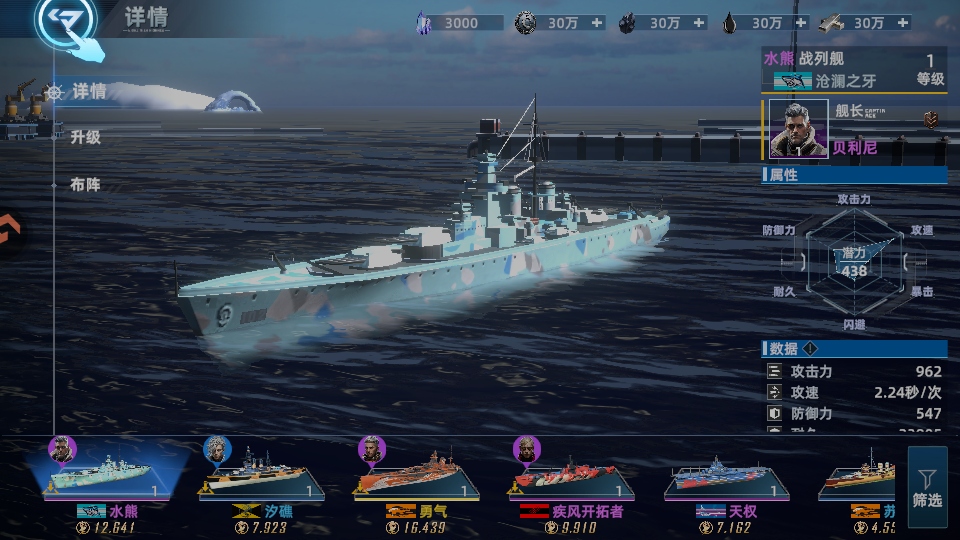Switch to the 升级 upgrade tab
This screenshot has width=960, height=540.
tap(85, 138)
